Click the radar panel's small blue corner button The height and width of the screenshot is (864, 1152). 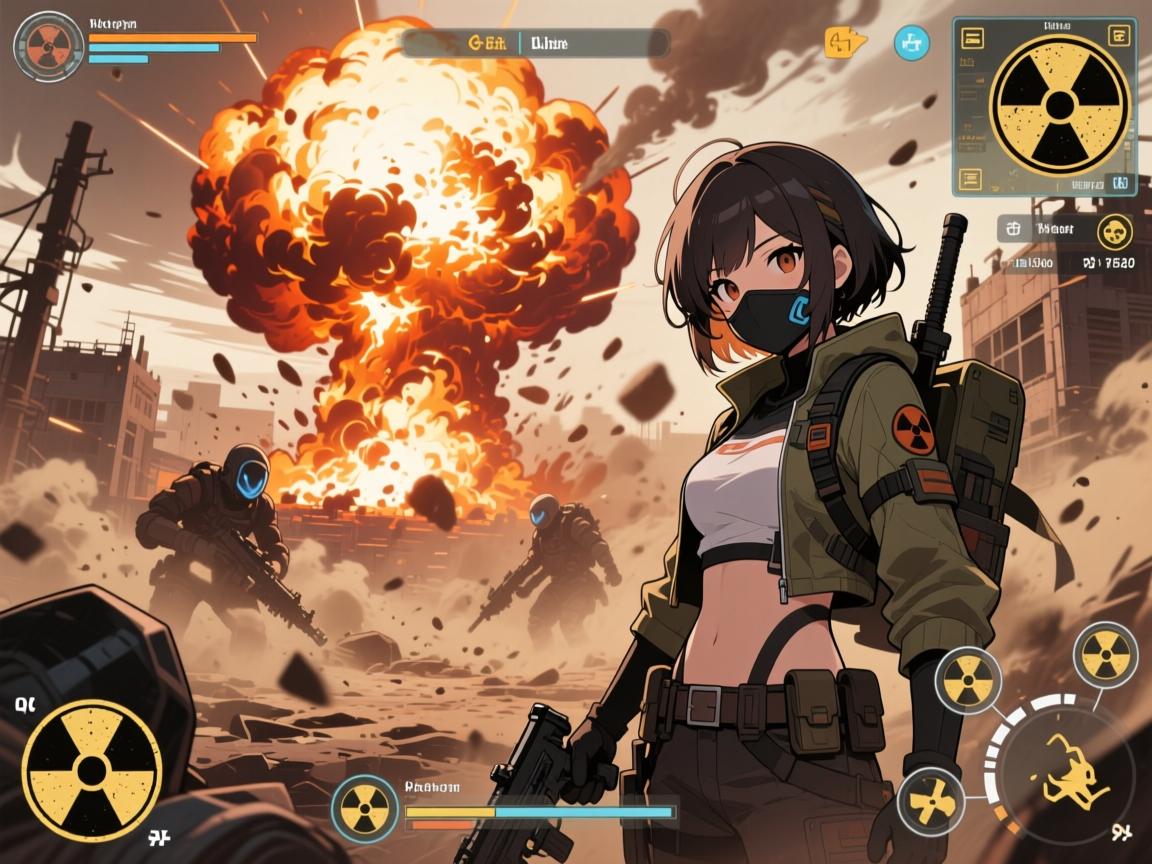pos(1120,183)
